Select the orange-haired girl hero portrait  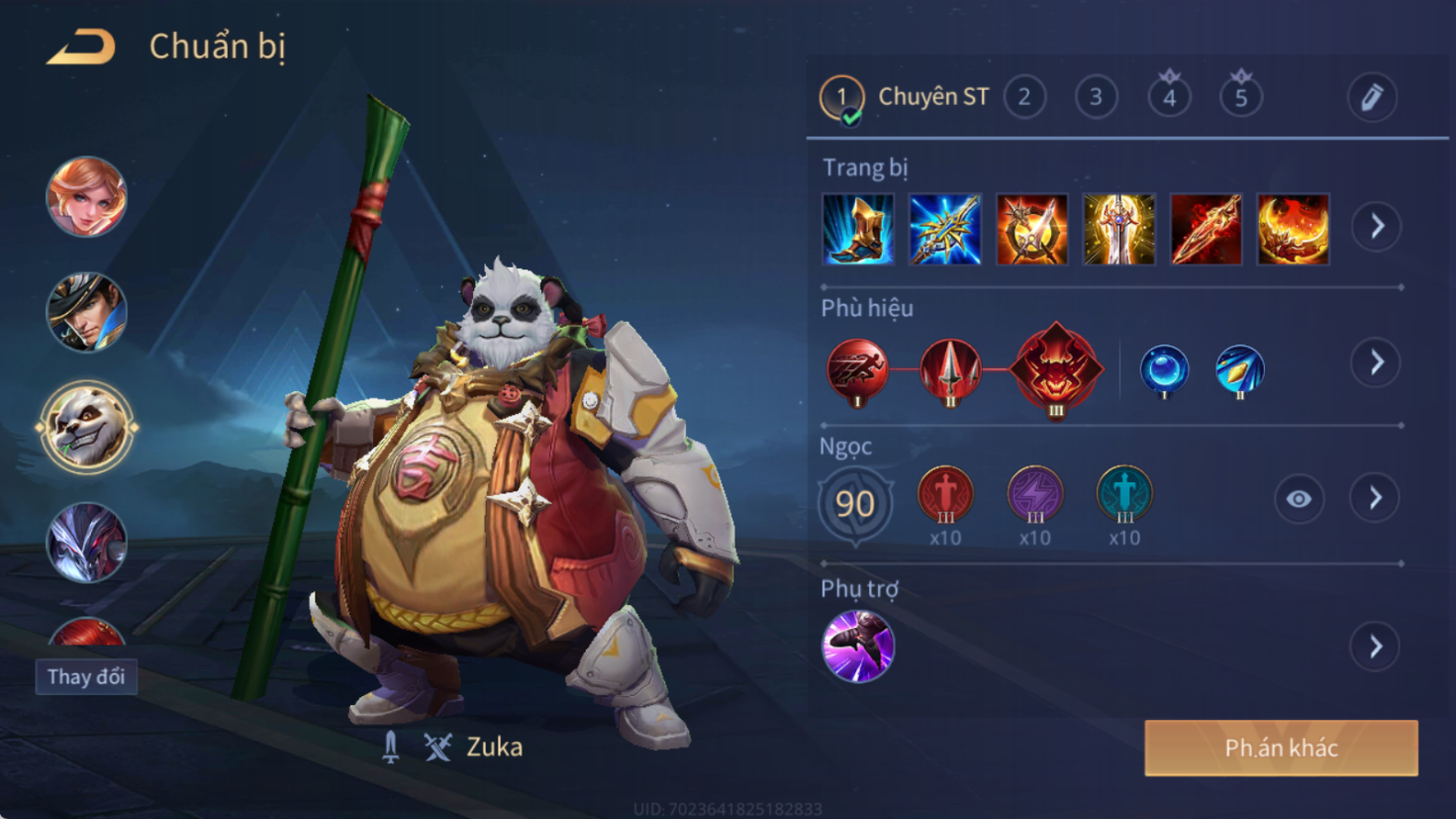[x=87, y=197]
